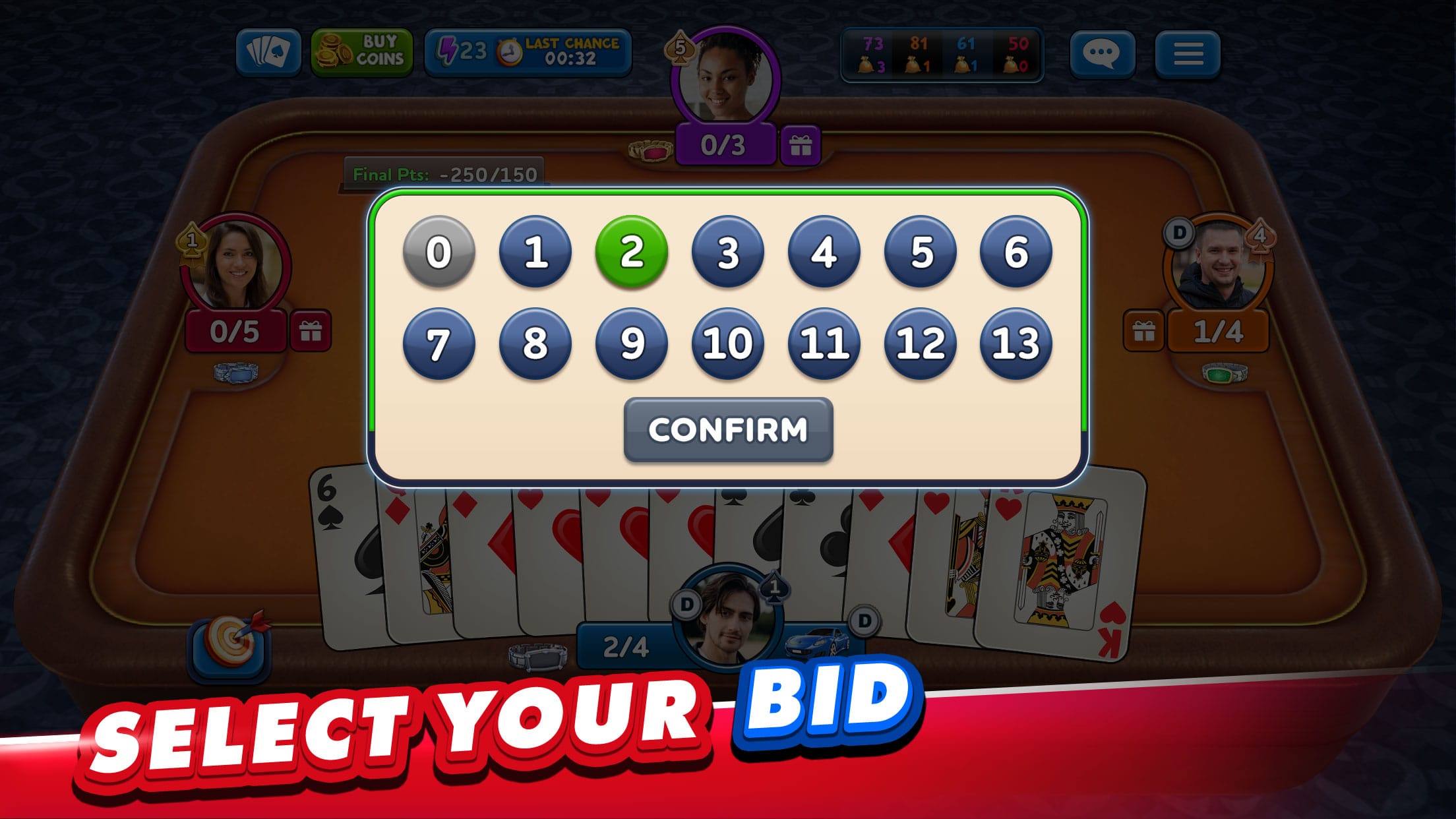Open the chat bubble icon
Screen dimensions: 1456x819
tap(1101, 55)
